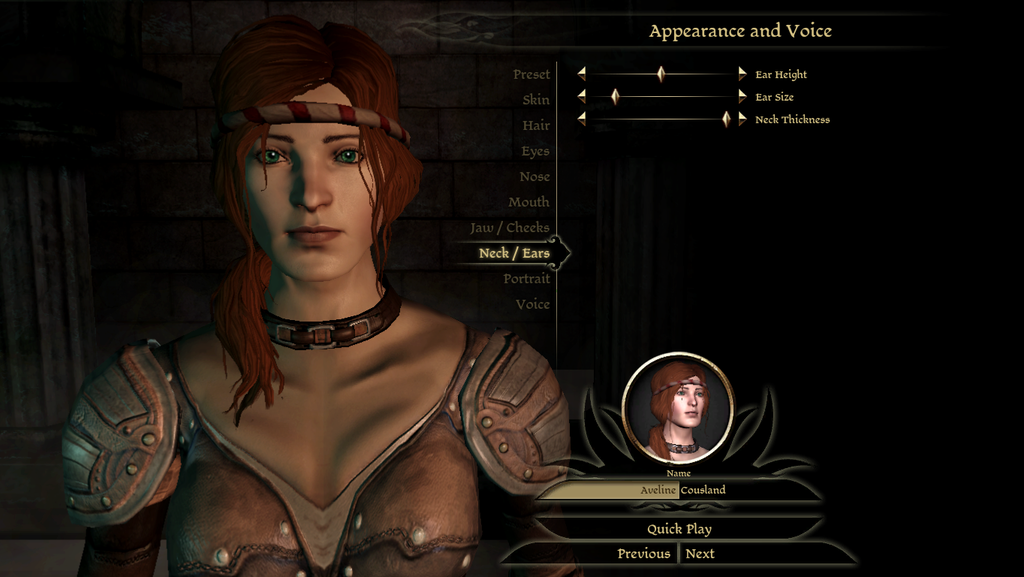The image size is (1024, 577).
Task: Select the Hair category
Action: (535, 126)
